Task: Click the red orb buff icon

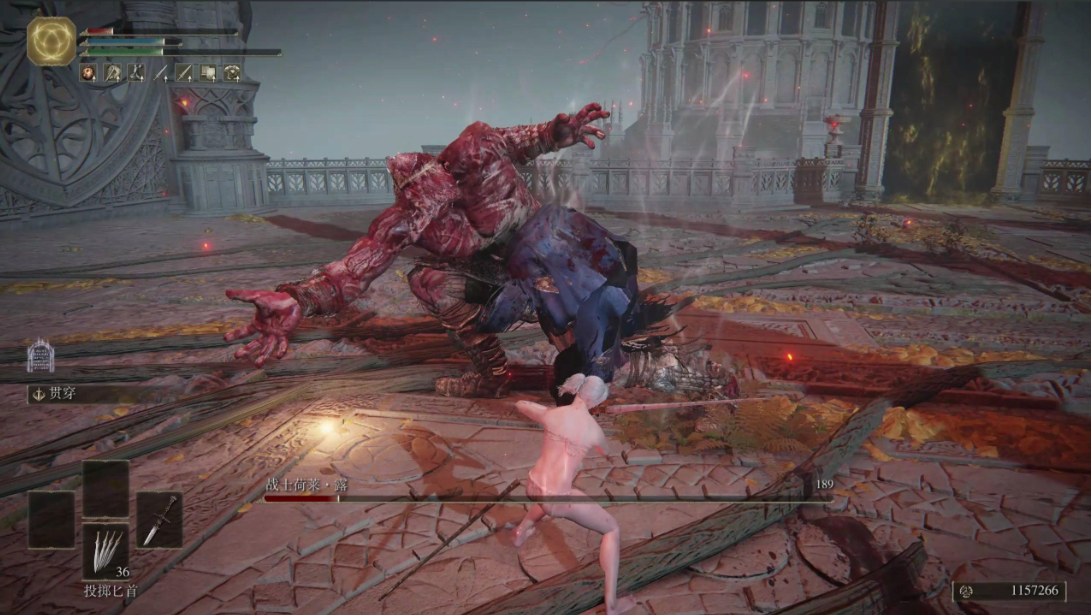Action: pyautogui.click(x=88, y=72)
